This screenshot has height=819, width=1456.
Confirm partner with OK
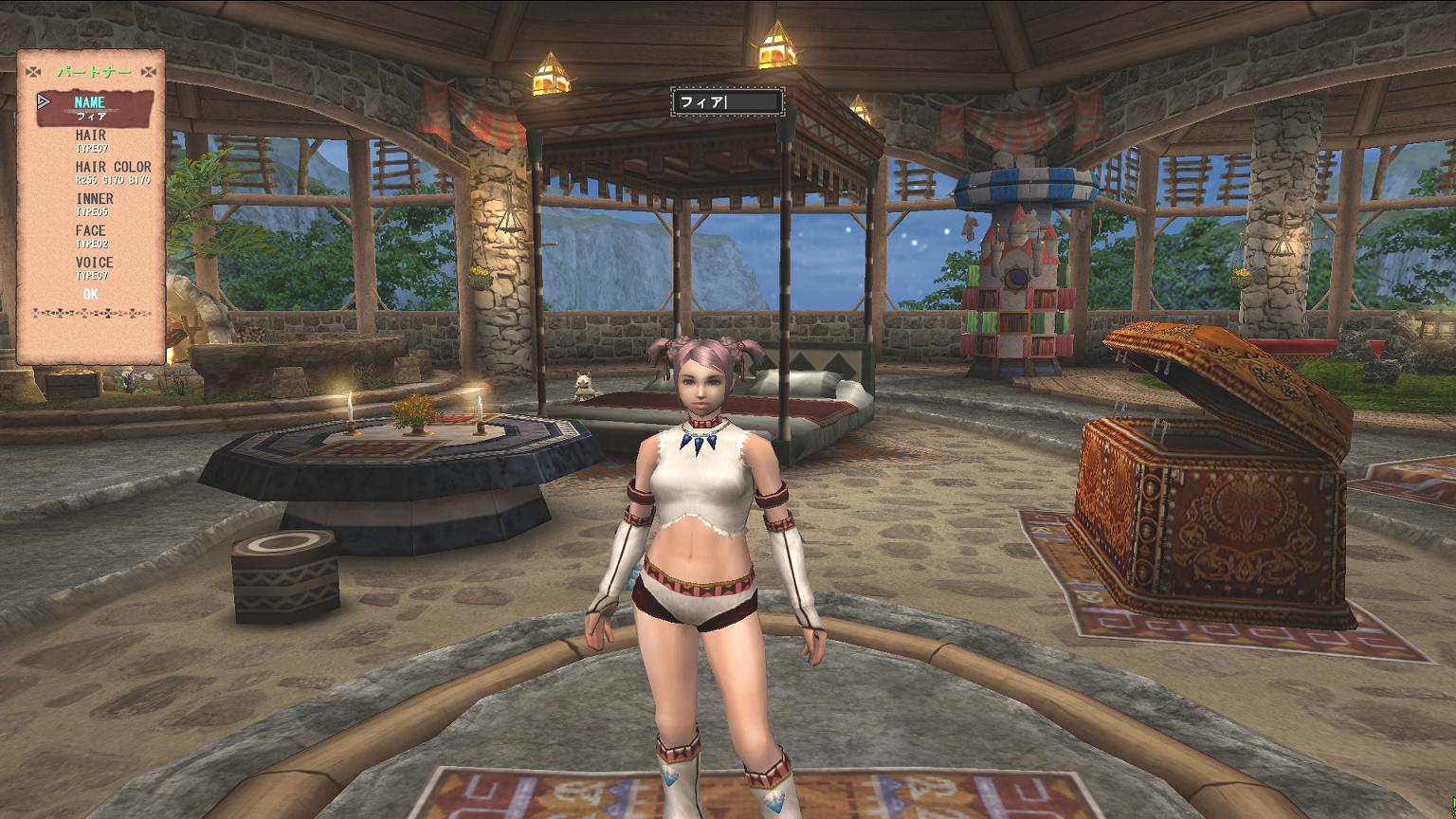pyautogui.click(x=91, y=295)
